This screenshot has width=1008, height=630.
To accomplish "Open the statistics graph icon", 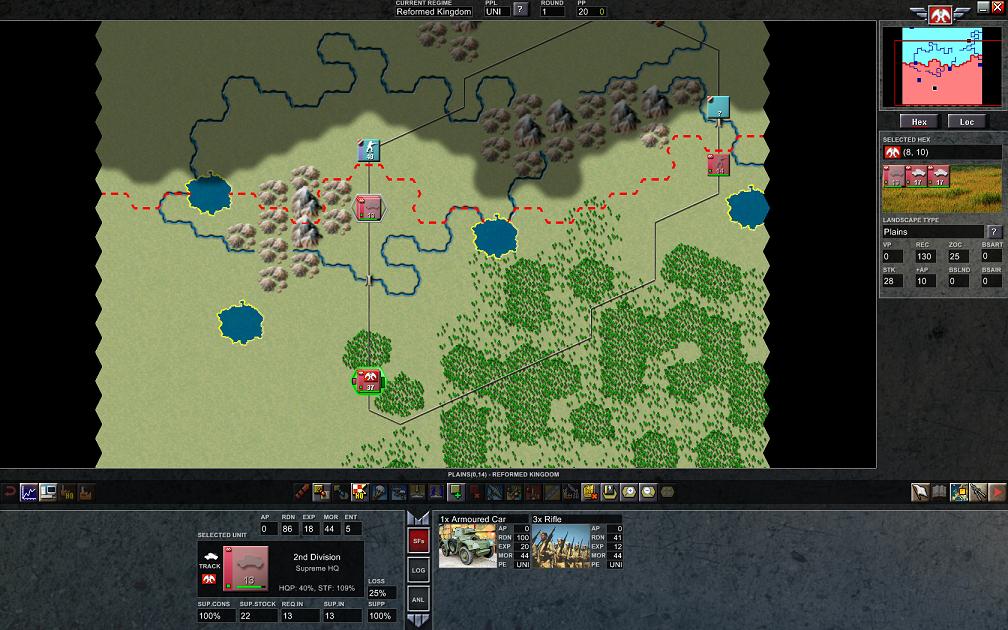I will (x=29, y=492).
